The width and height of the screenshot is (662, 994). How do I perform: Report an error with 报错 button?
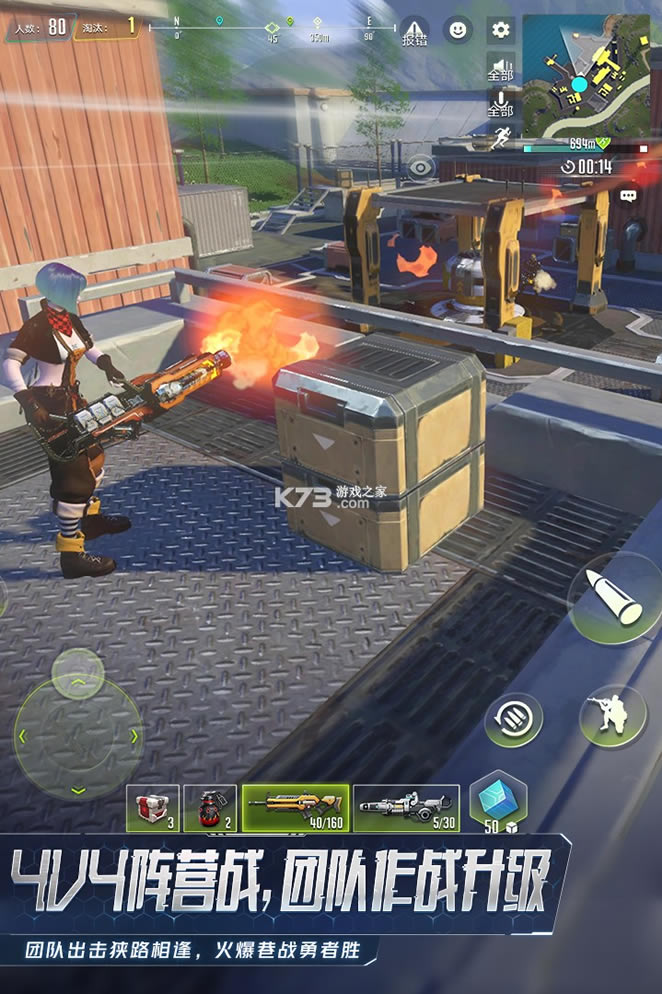tap(414, 32)
